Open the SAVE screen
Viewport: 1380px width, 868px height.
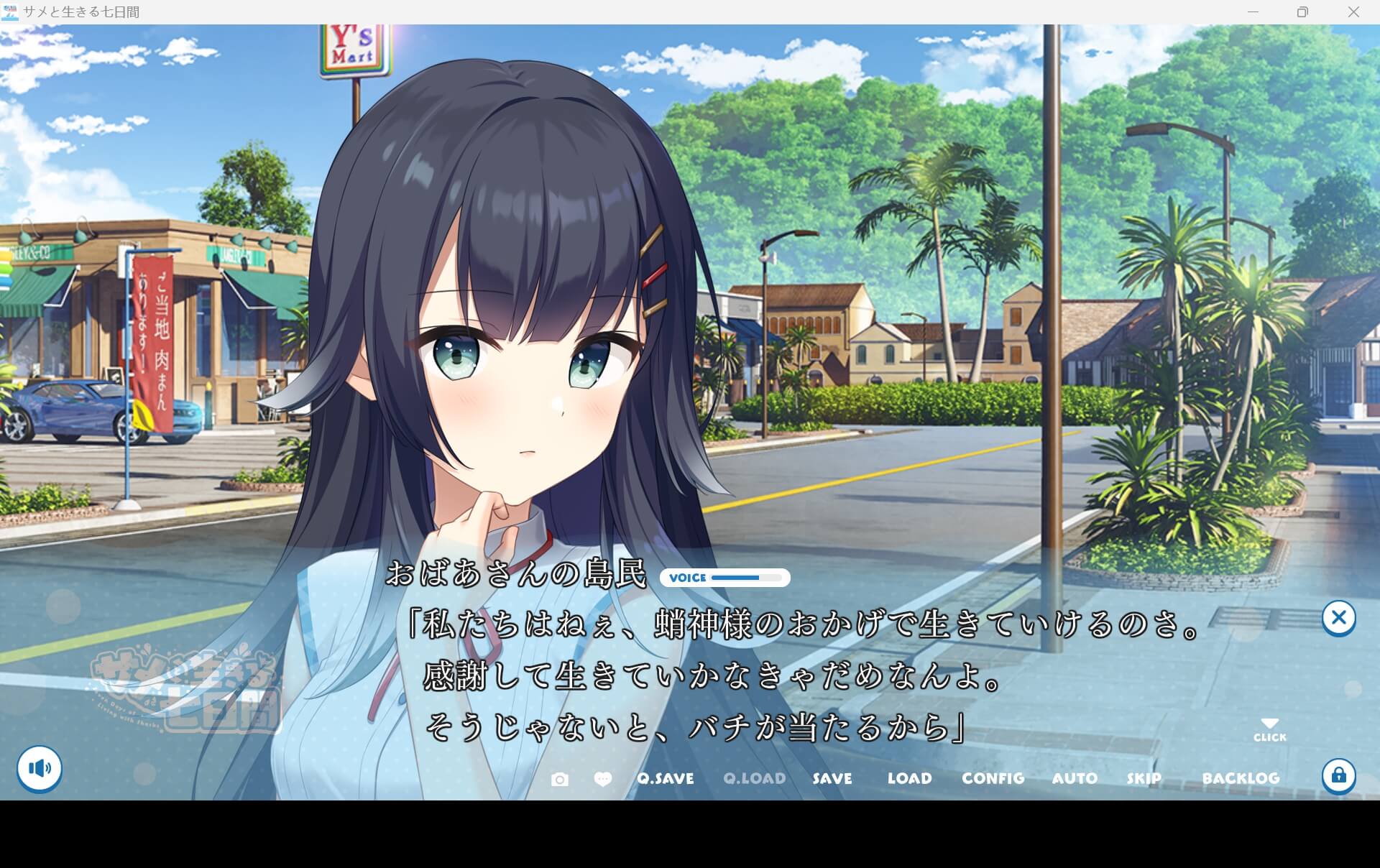point(831,778)
